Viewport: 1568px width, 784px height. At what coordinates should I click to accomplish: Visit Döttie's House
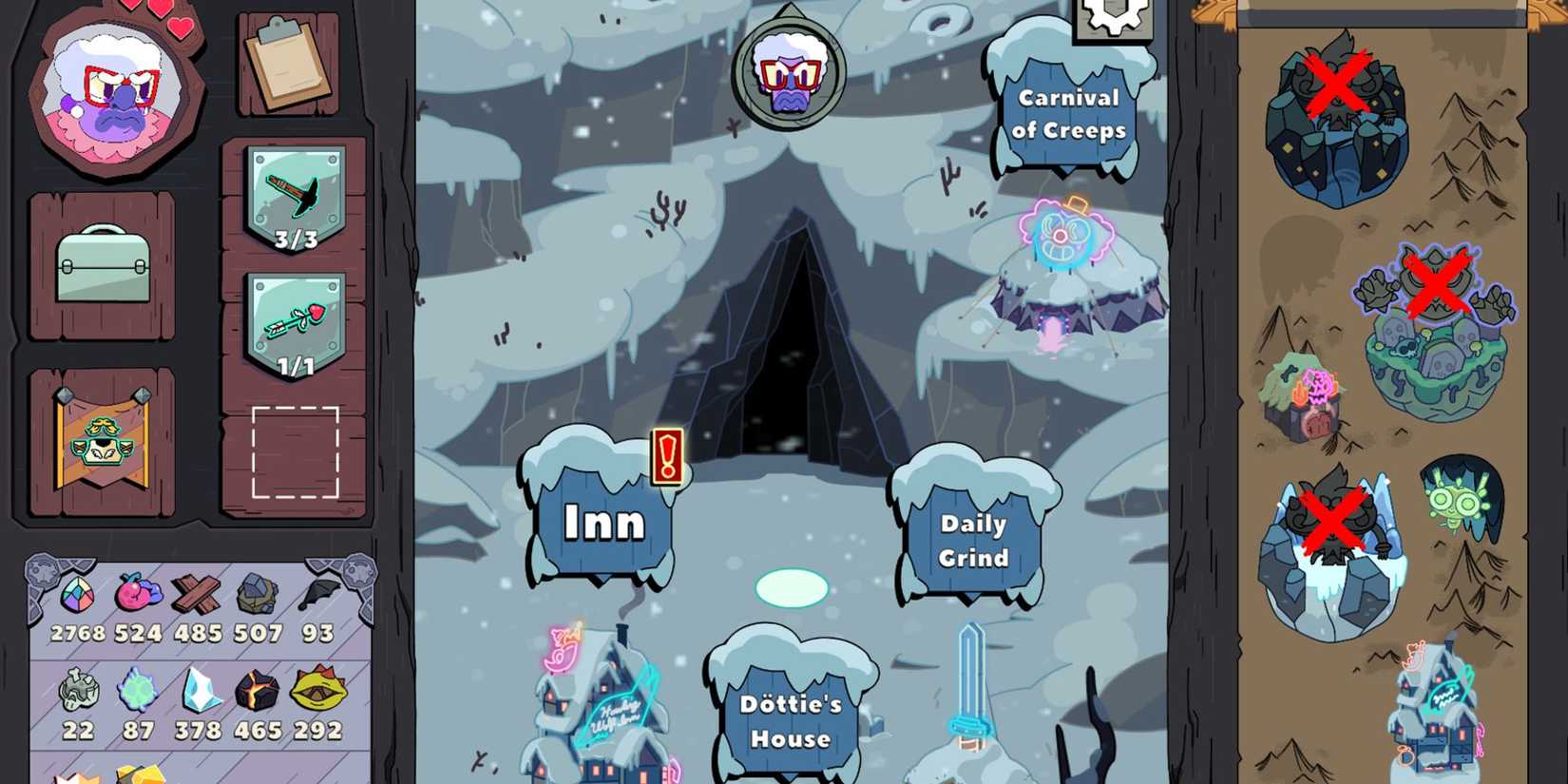791,719
